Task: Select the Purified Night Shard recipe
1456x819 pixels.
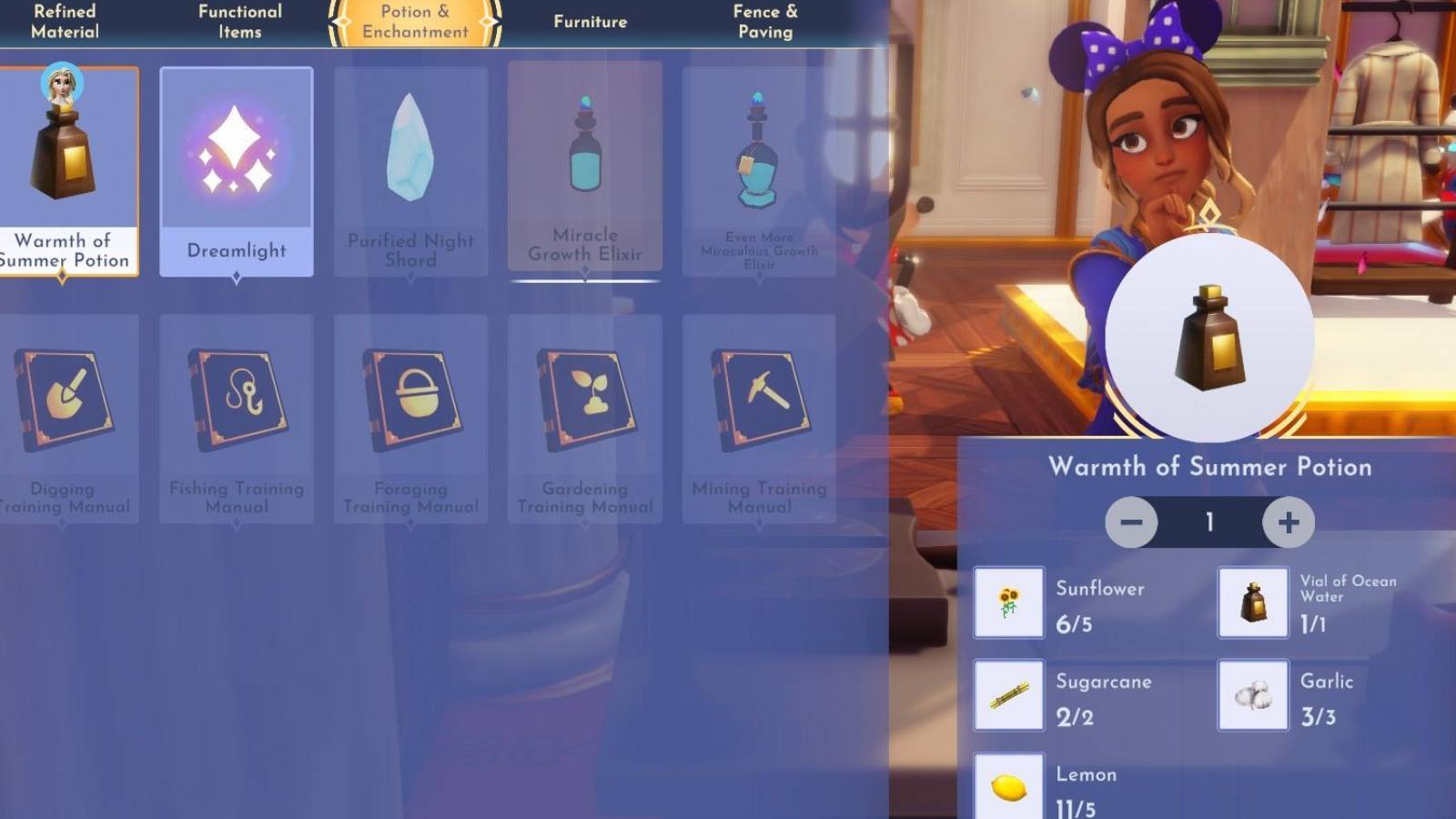Action: 410,168
